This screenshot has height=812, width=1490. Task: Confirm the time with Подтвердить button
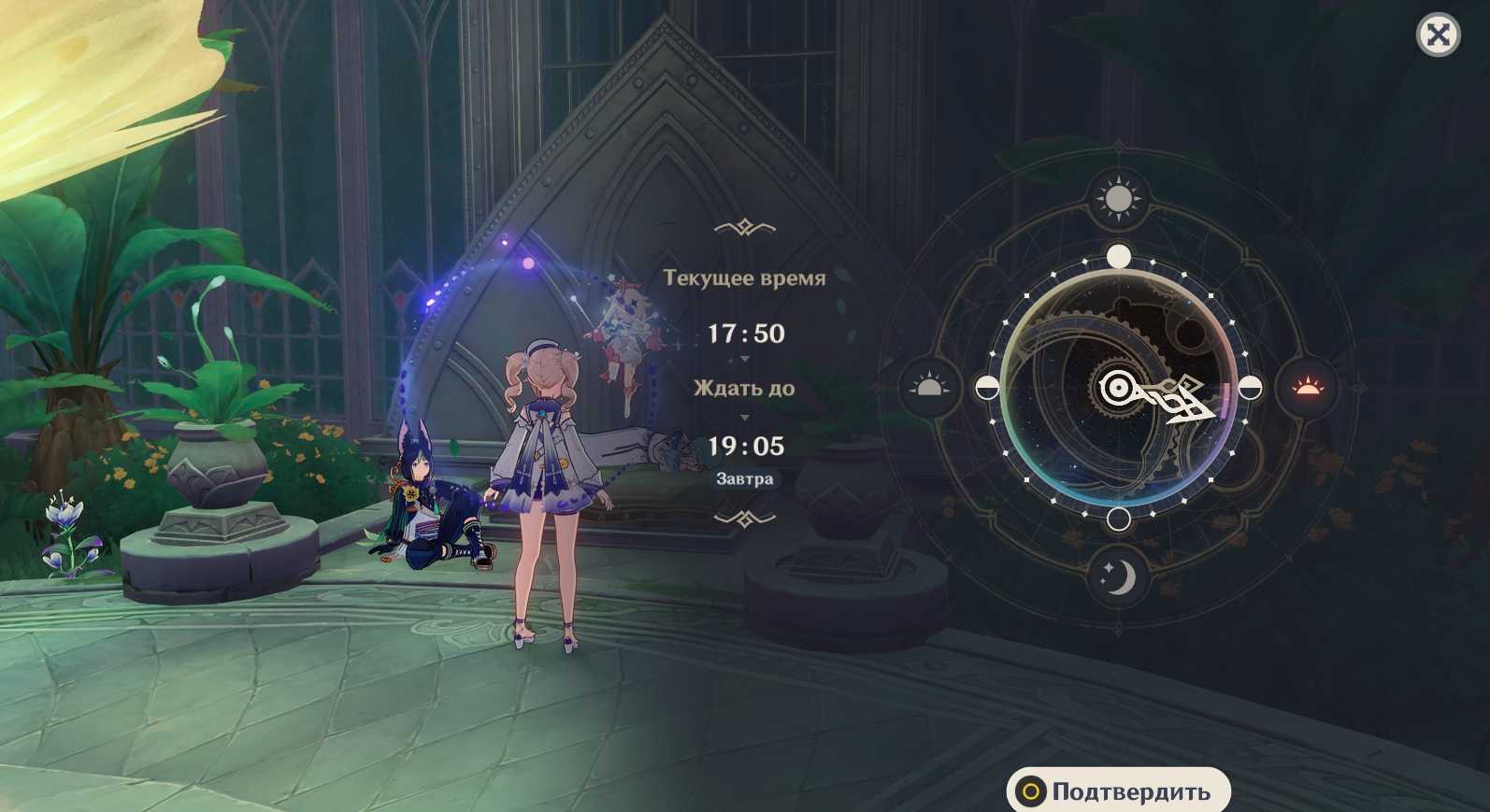point(1118,791)
